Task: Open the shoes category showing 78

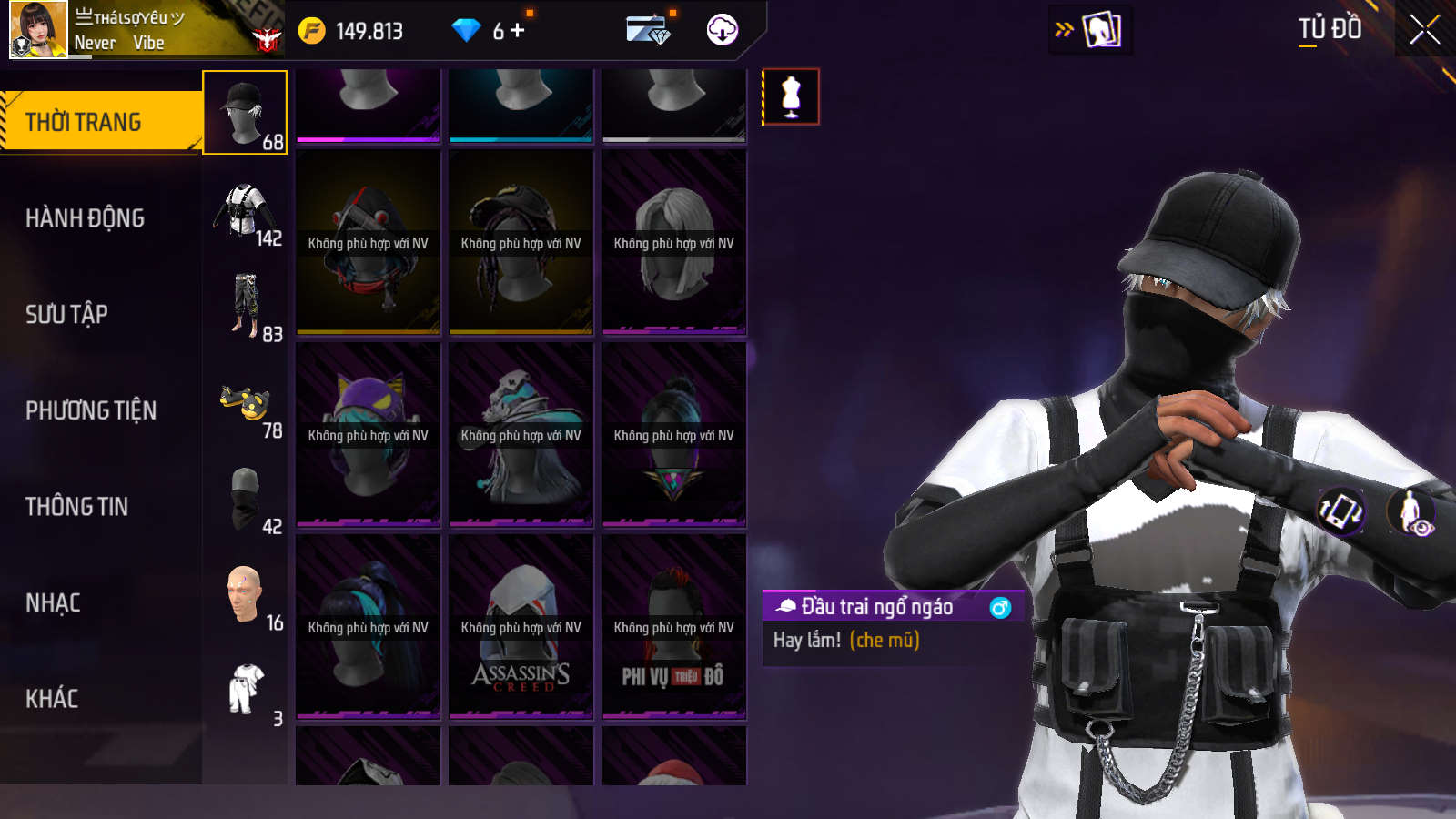Action: pos(245,405)
